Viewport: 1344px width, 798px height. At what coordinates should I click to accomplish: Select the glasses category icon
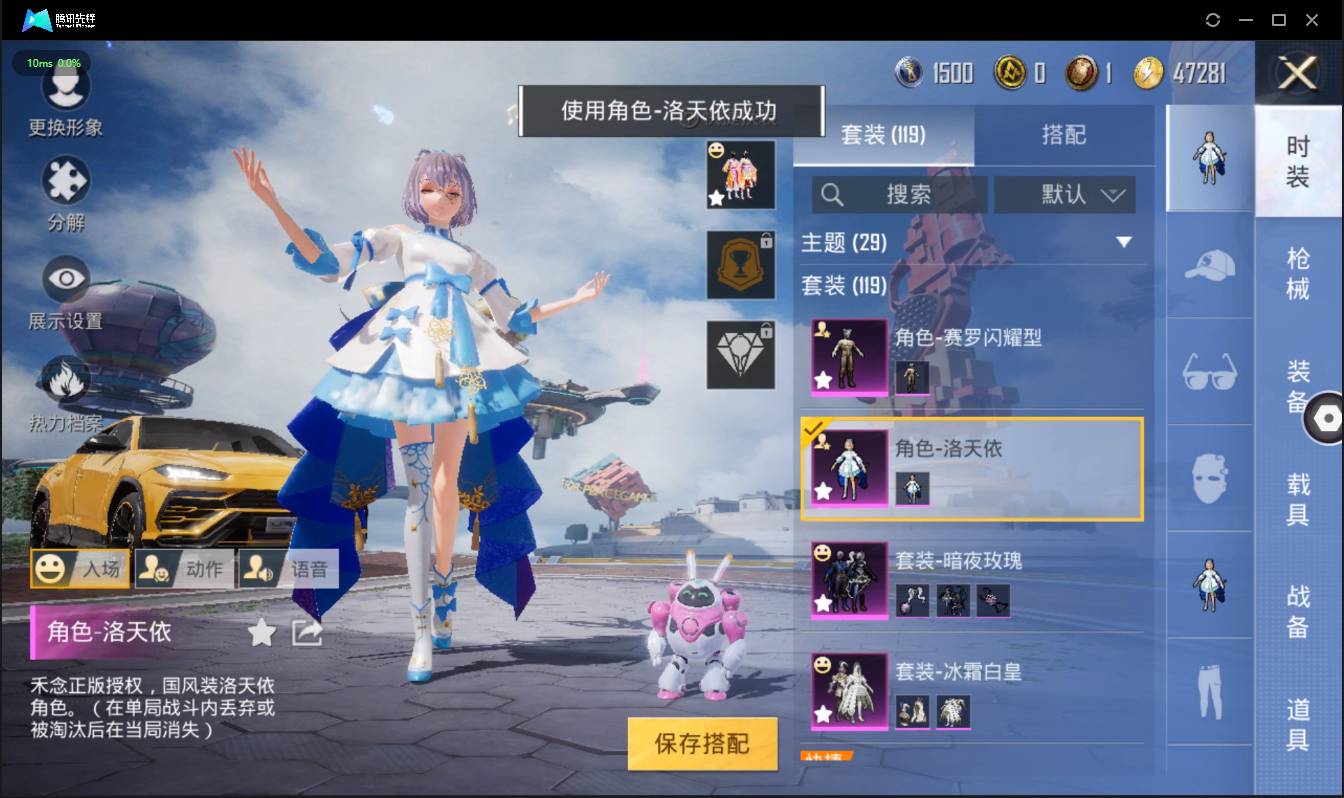point(1209,372)
